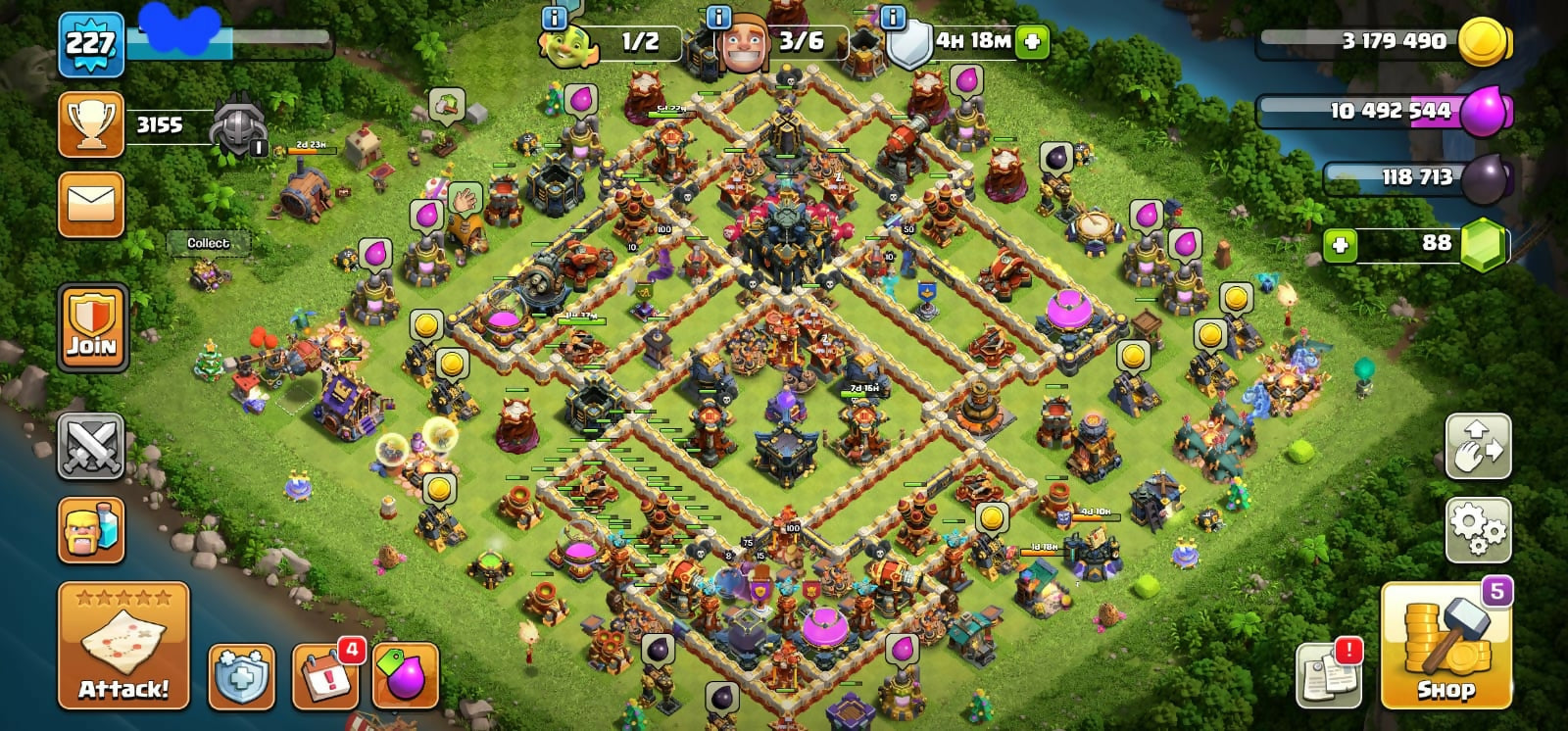Show info for the 3/6 builders

(x=718, y=18)
